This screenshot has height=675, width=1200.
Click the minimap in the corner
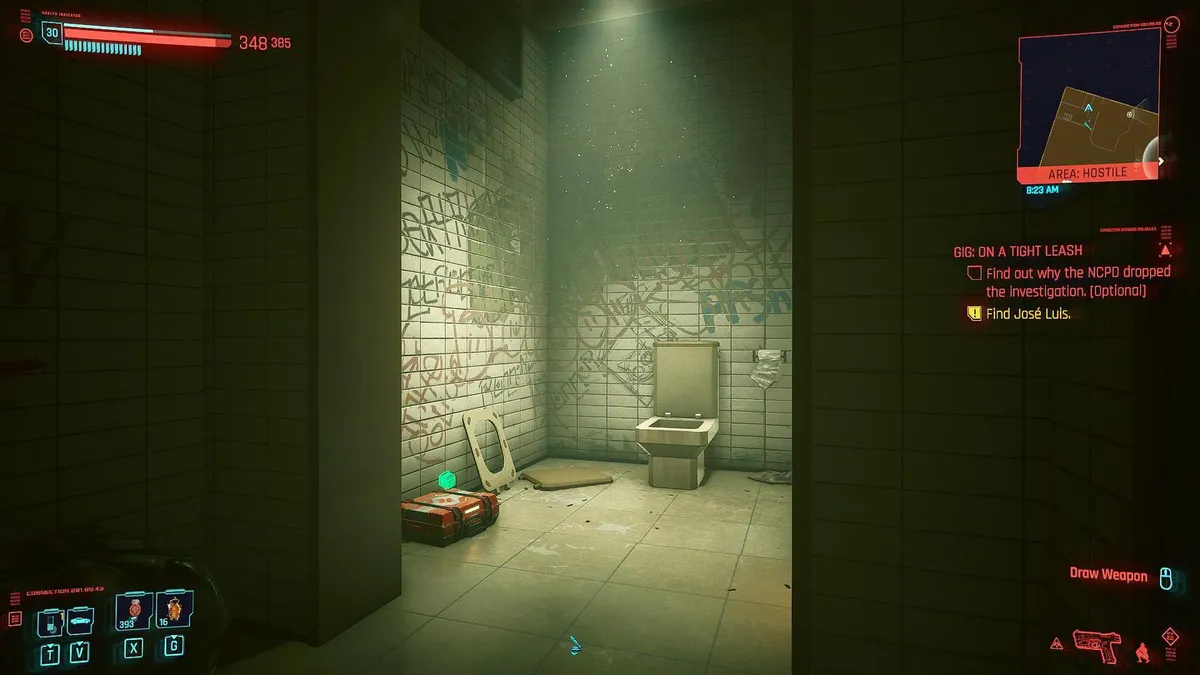[1088, 105]
